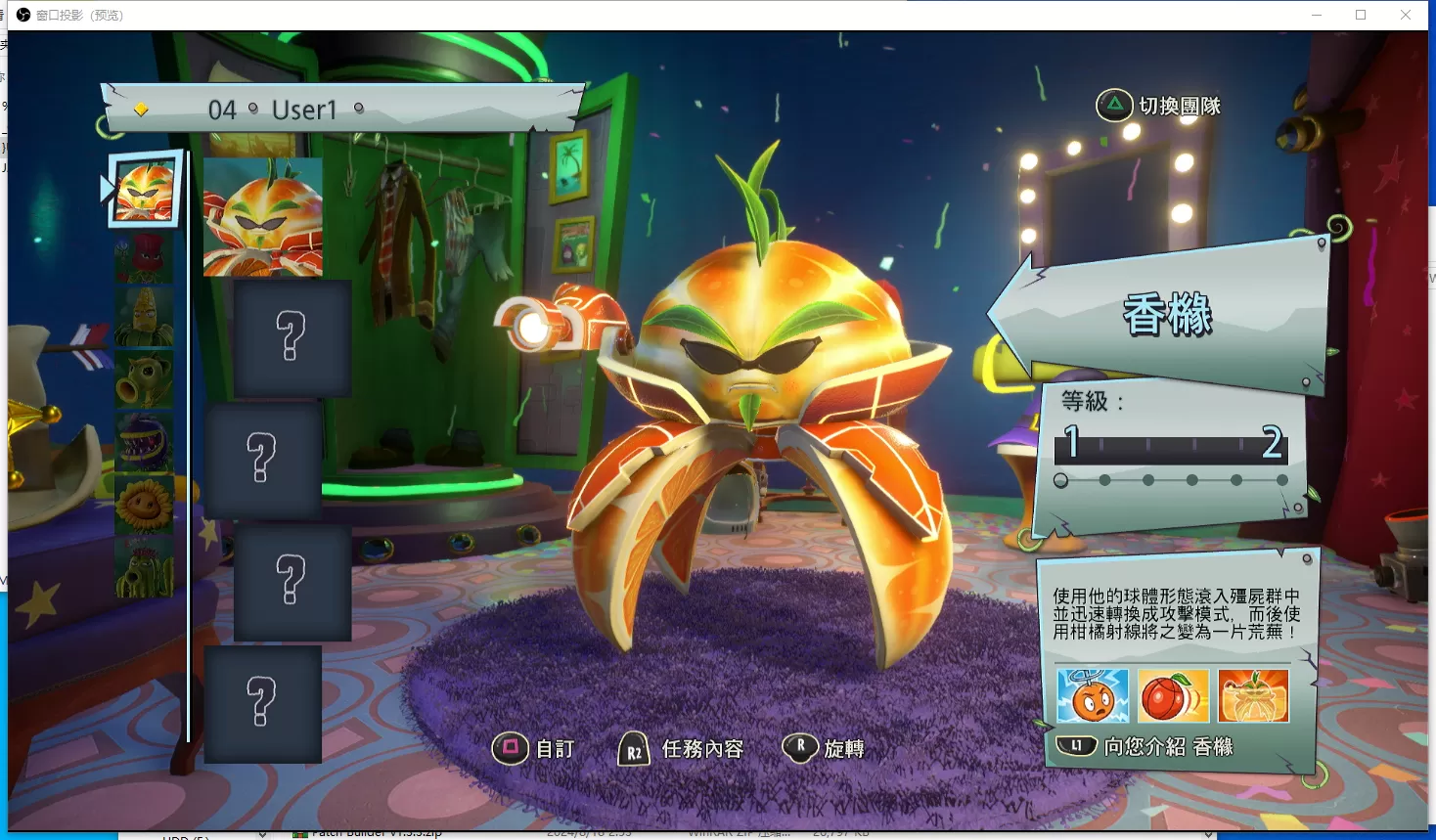Switch to the Chomper character icon
Viewport: 1436px width, 840px height.
(x=144, y=442)
